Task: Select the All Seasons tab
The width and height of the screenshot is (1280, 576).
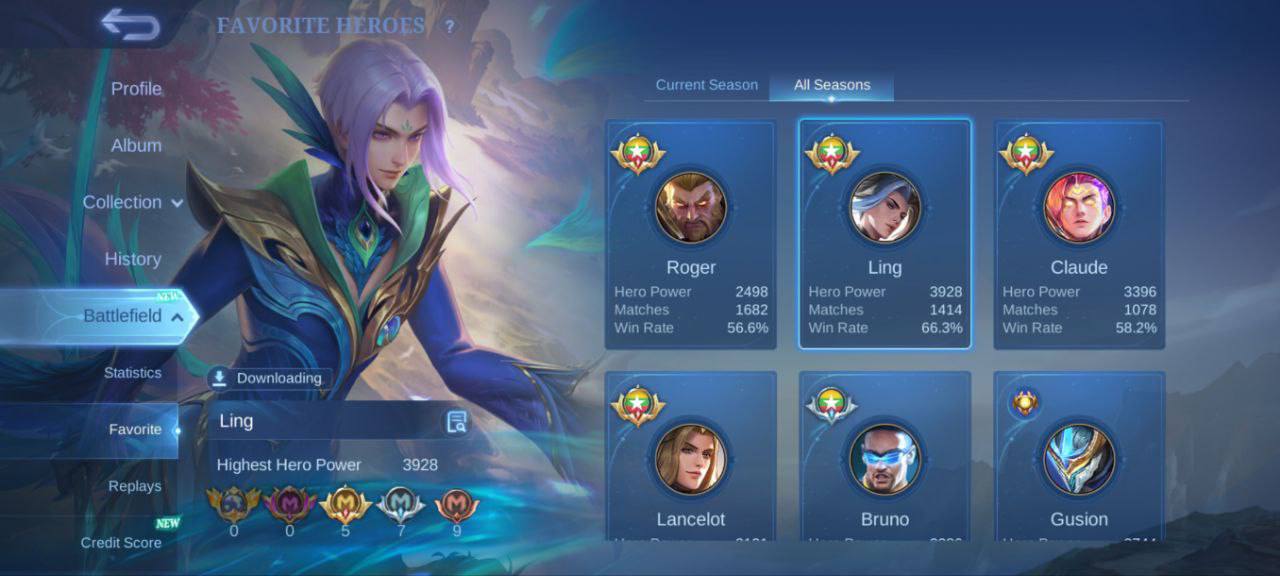Action: click(832, 85)
